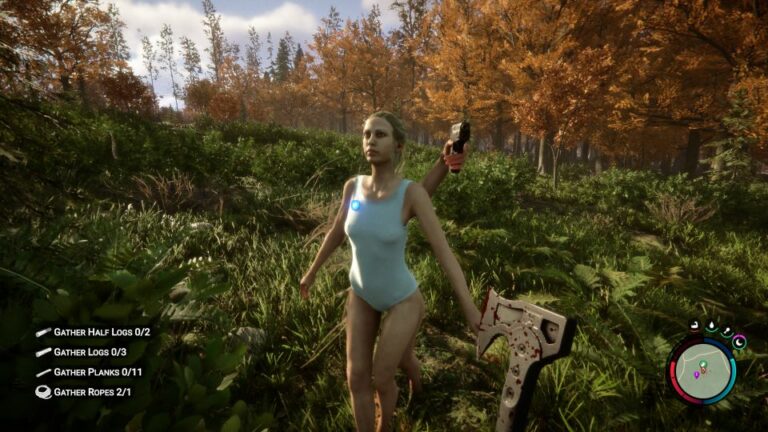The height and width of the screenshot is (432, 768).
Task: Click the green checkmark marker on the minimap
Action: 703,364
